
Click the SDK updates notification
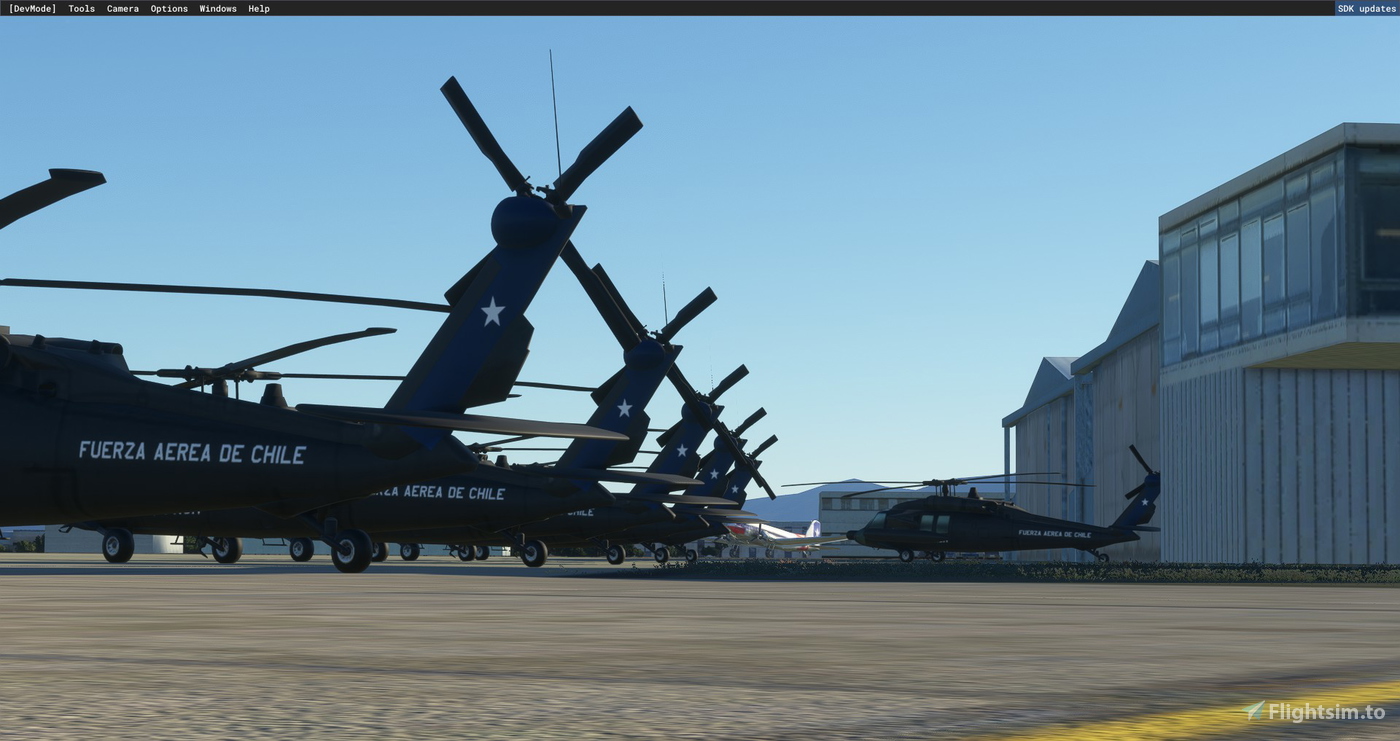click(1364, 8)
